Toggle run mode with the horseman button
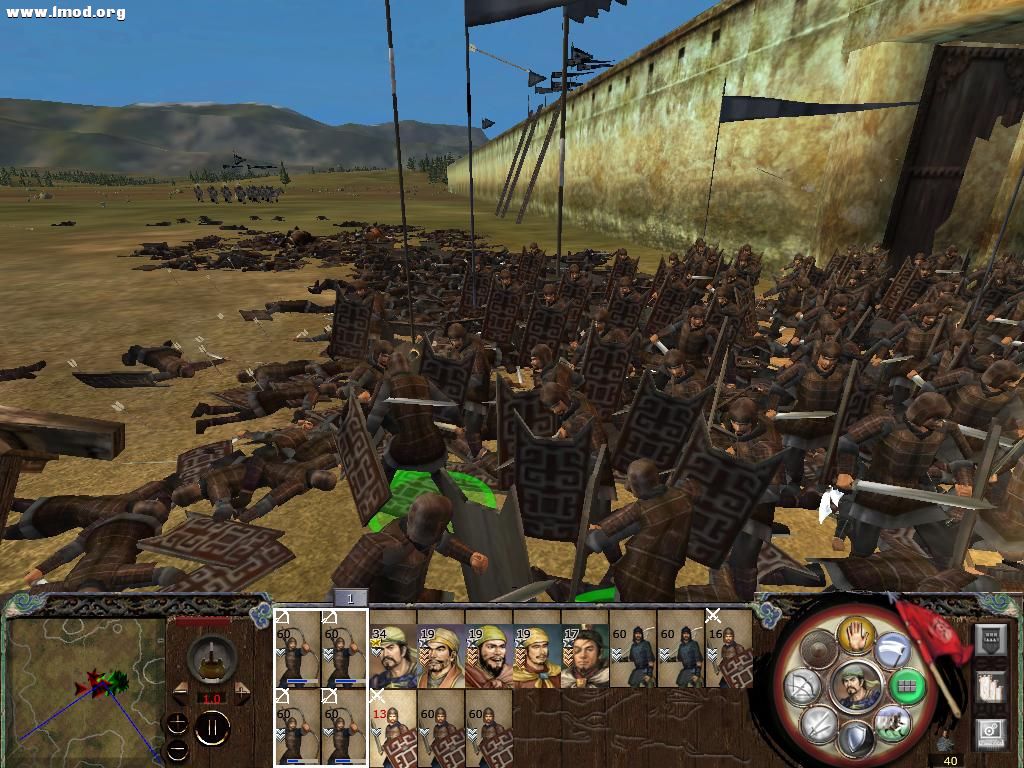Screen dimensions: 1024x768 (891, 721)
